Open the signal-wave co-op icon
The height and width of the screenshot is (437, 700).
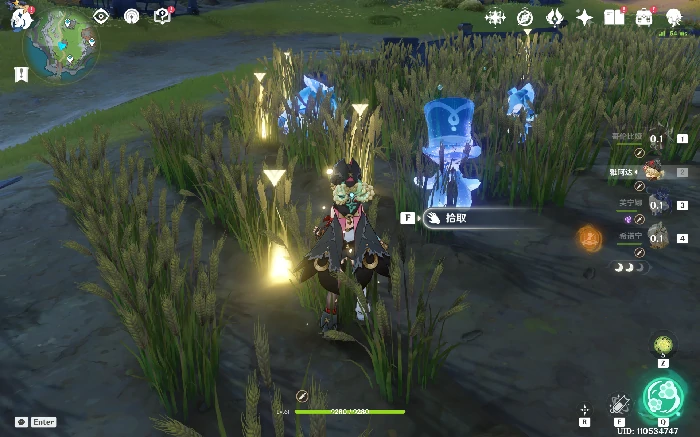click(x=131, y=16)
